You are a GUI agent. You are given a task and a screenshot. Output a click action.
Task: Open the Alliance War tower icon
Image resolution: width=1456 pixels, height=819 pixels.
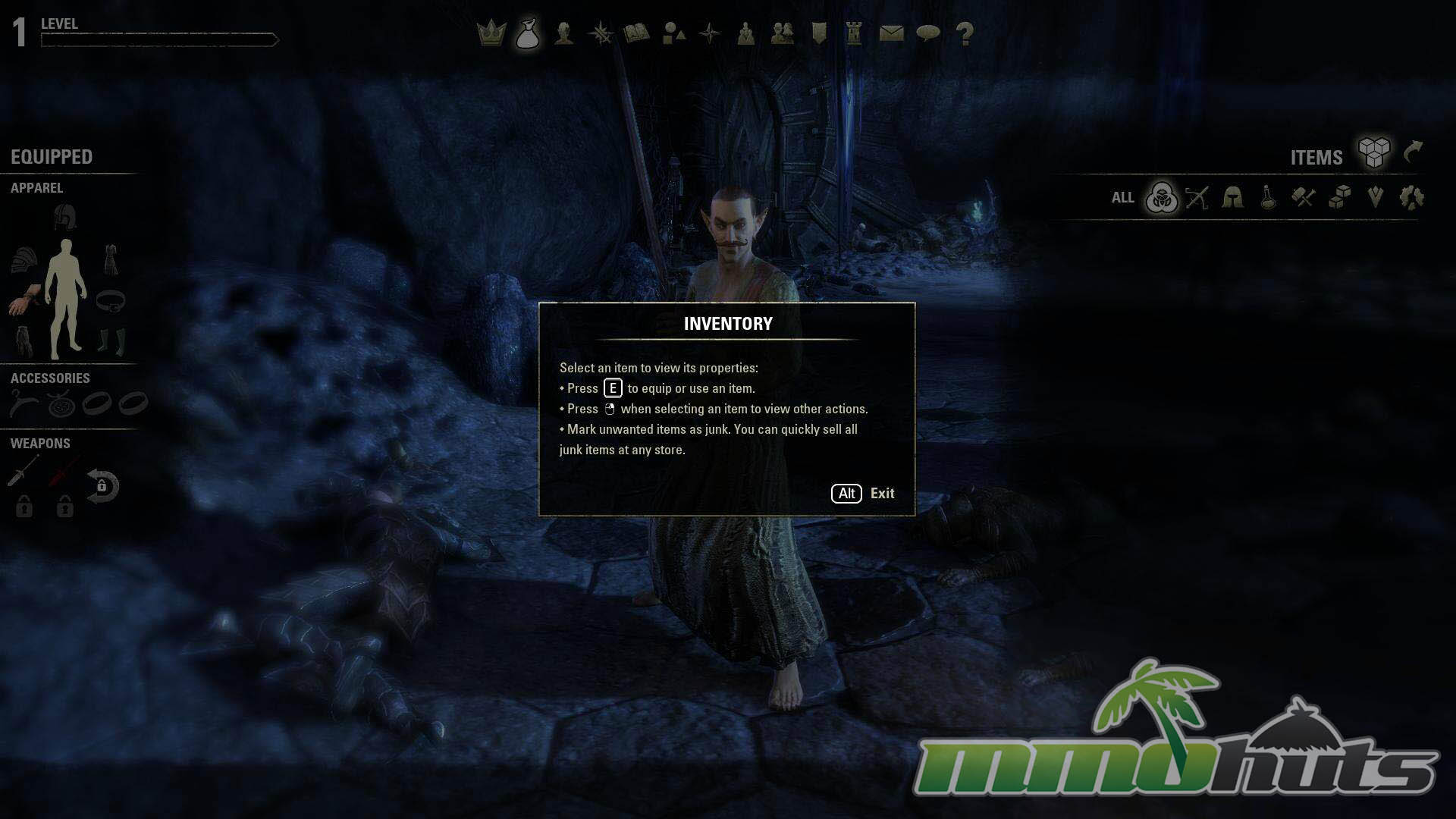[x=855, y=33]
